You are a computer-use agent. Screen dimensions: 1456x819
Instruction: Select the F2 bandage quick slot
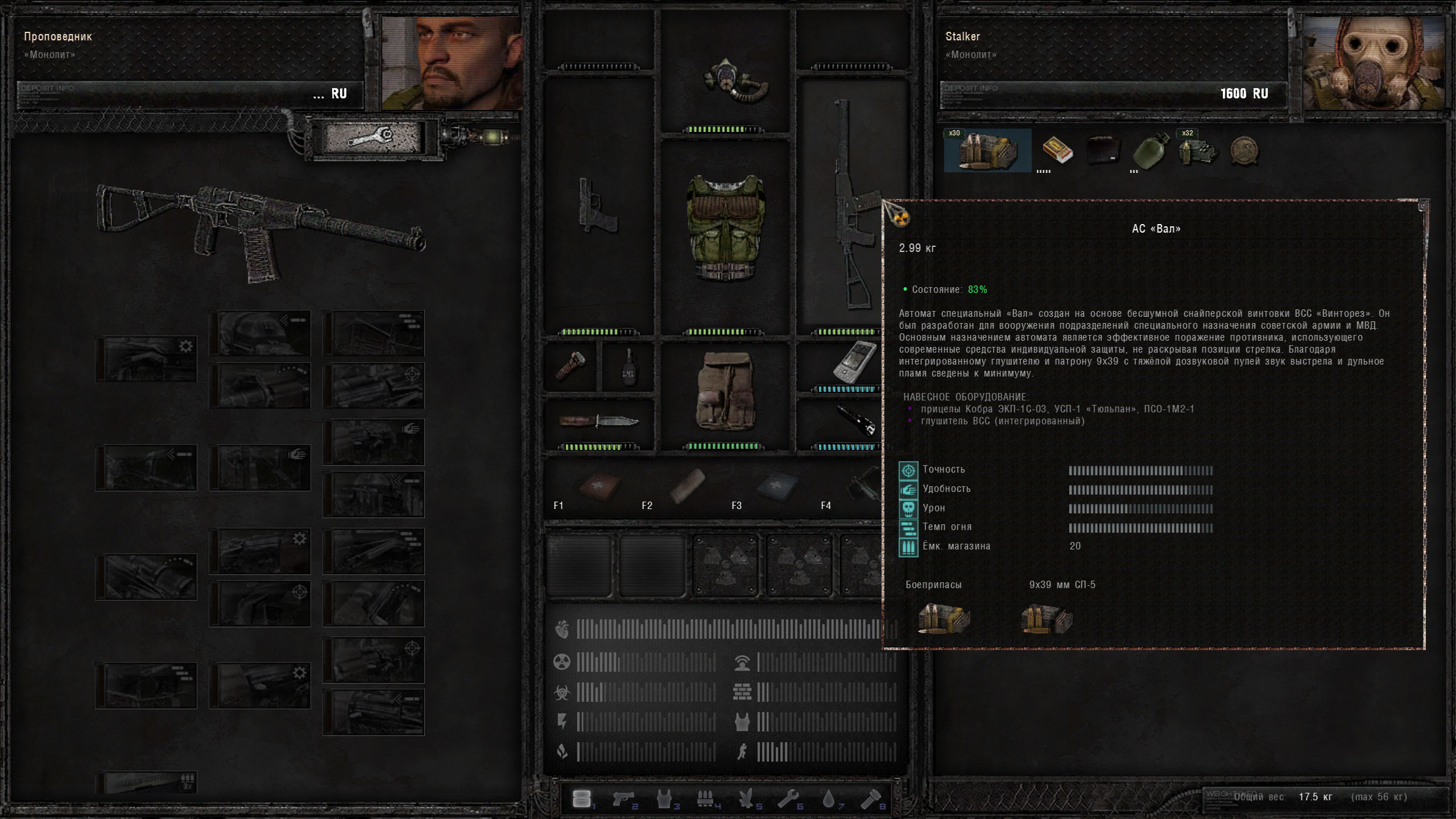688,487
